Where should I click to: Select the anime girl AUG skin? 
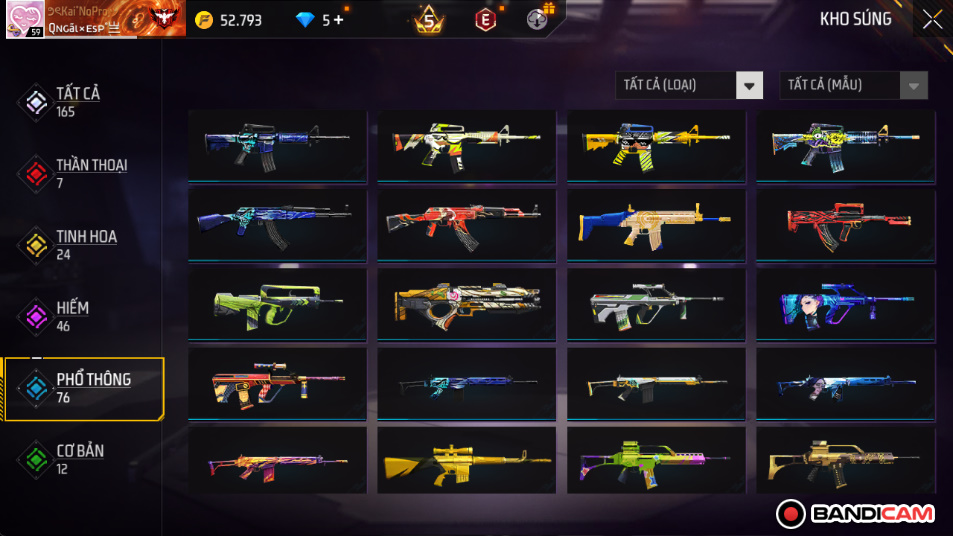coord(846,304)
